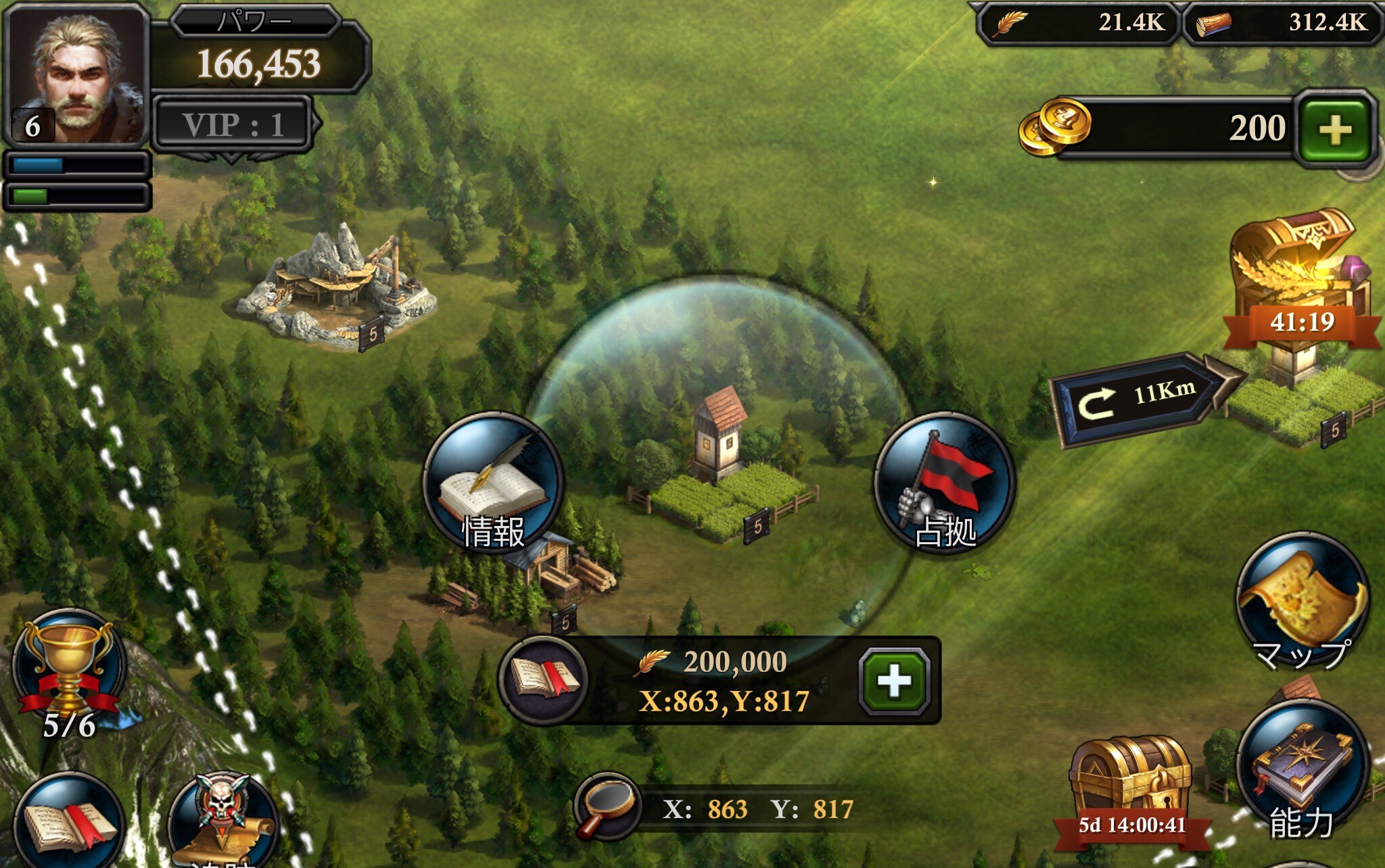Open the hero portrait profile
Image resolution: width=1385 pixels, height=868 pixels.
(x=76, y=76)
